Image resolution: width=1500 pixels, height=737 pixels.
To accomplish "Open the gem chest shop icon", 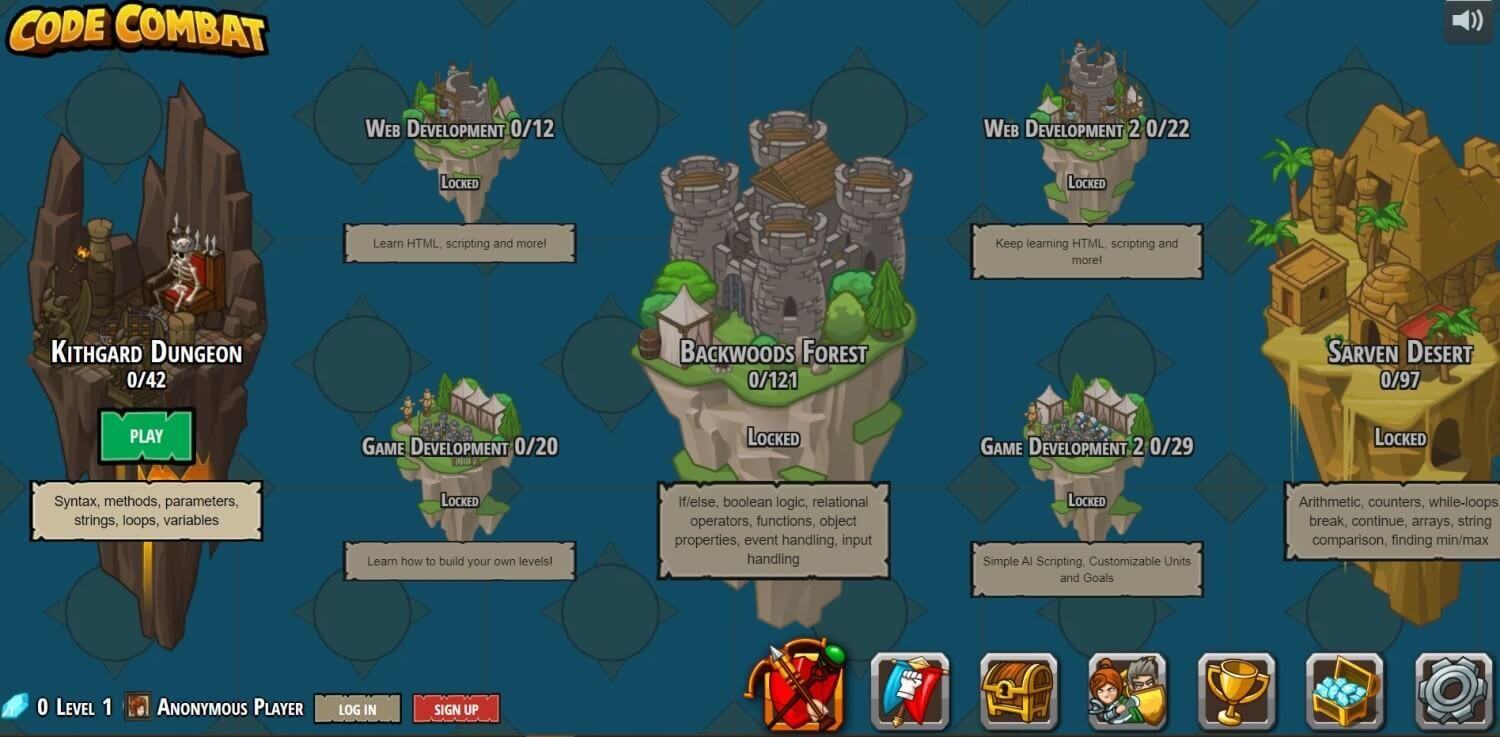I will [1345, 690].
